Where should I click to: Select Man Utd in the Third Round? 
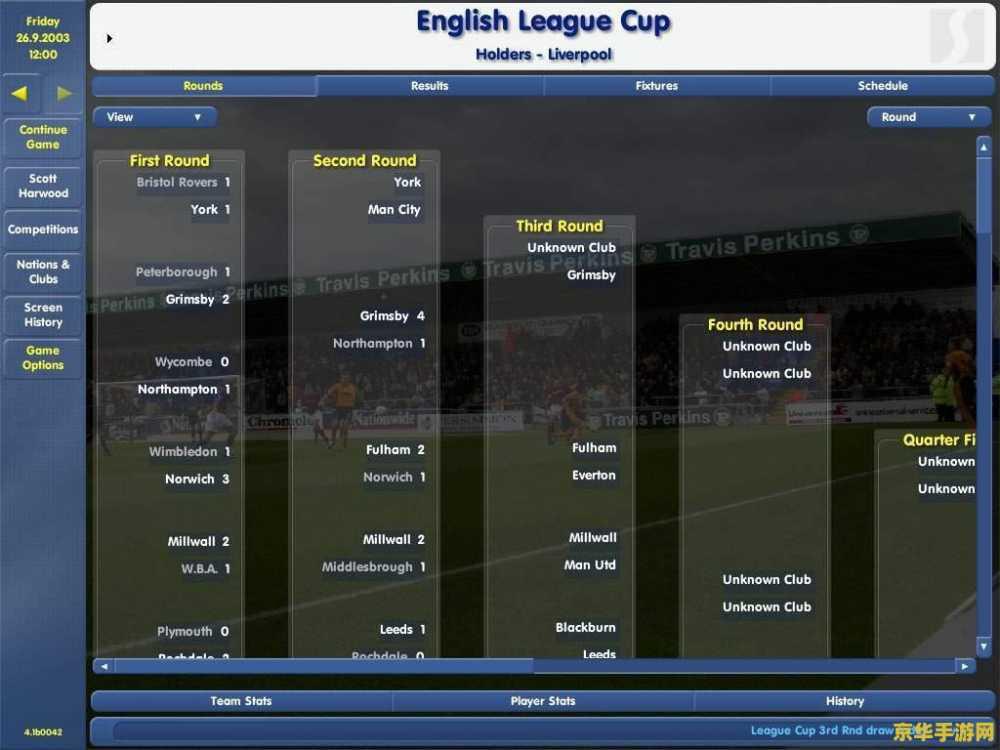[590, 565]
